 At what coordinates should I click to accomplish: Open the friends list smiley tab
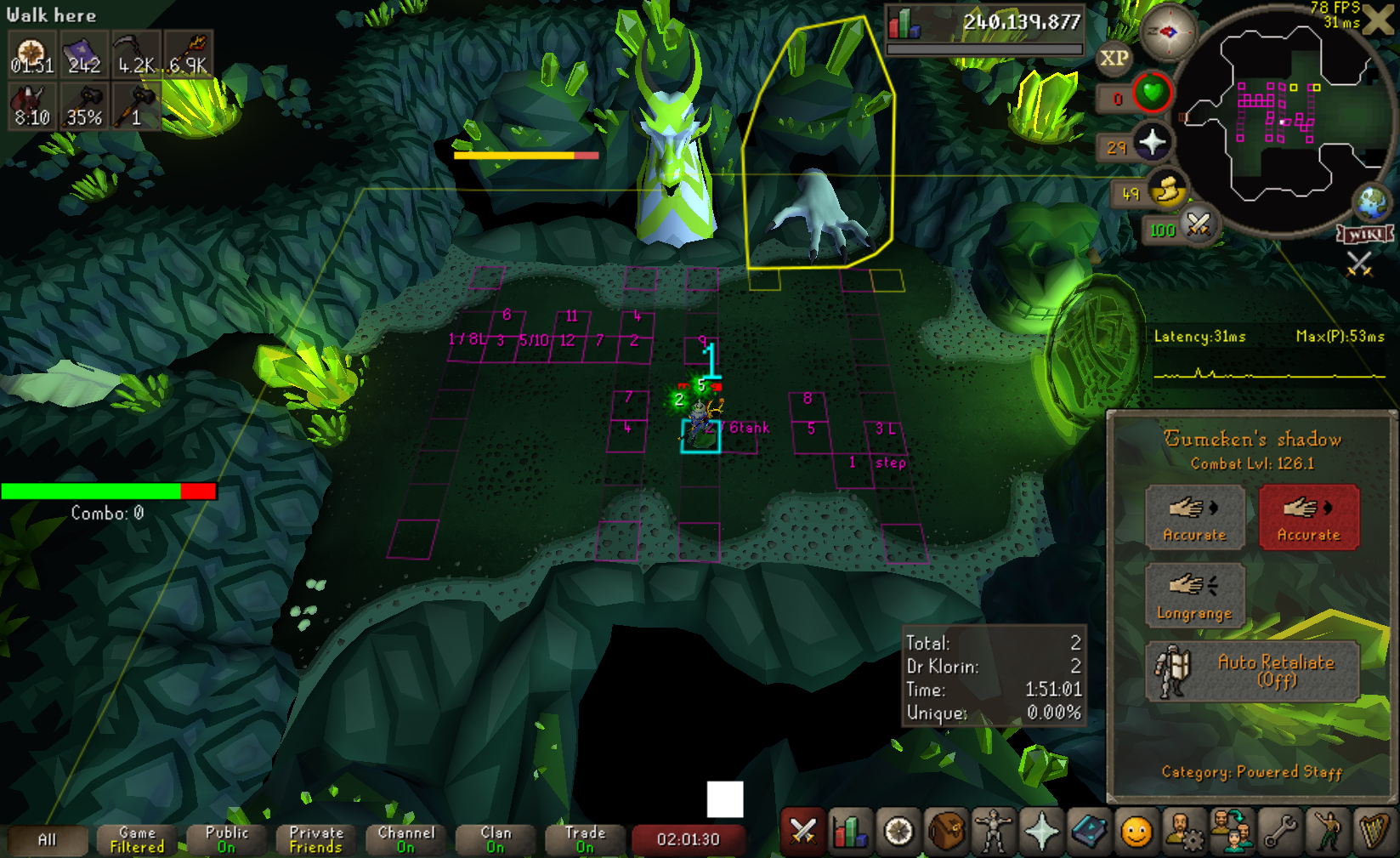tap(1136, 831)
